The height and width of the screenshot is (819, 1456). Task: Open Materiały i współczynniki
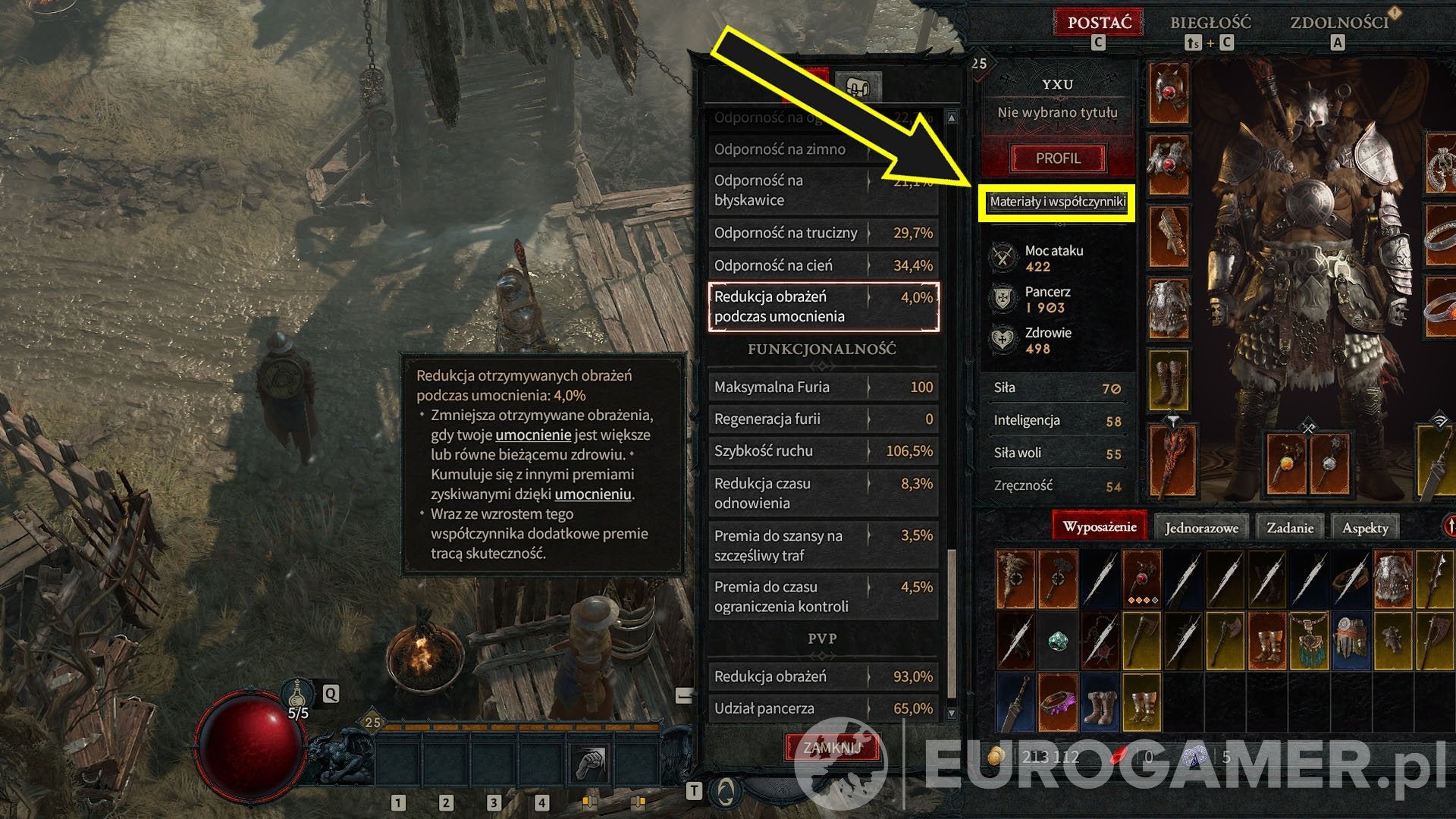pyautogui.click(x=1057, y=202)
